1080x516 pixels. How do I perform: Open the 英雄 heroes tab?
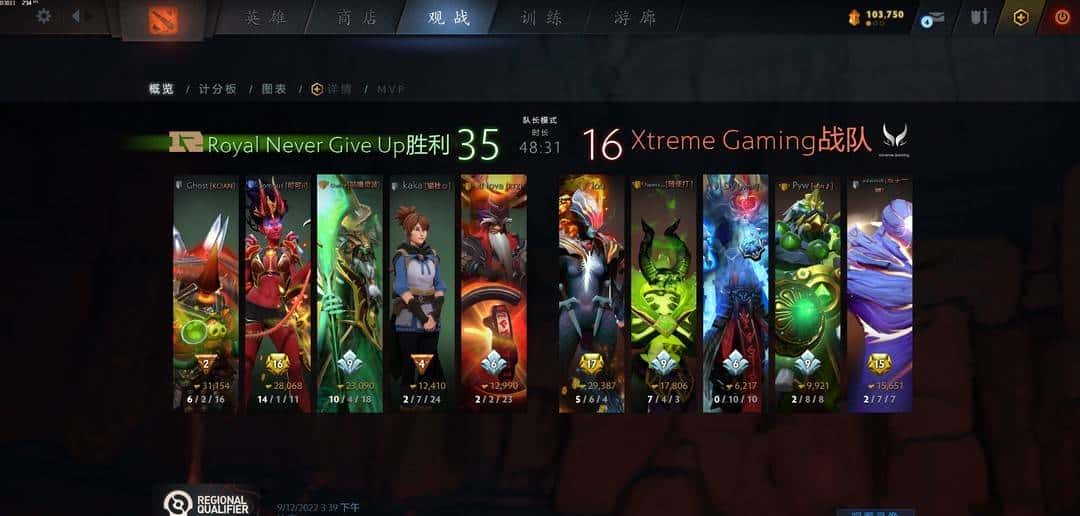pyautogui.click(x=265, y=18)
